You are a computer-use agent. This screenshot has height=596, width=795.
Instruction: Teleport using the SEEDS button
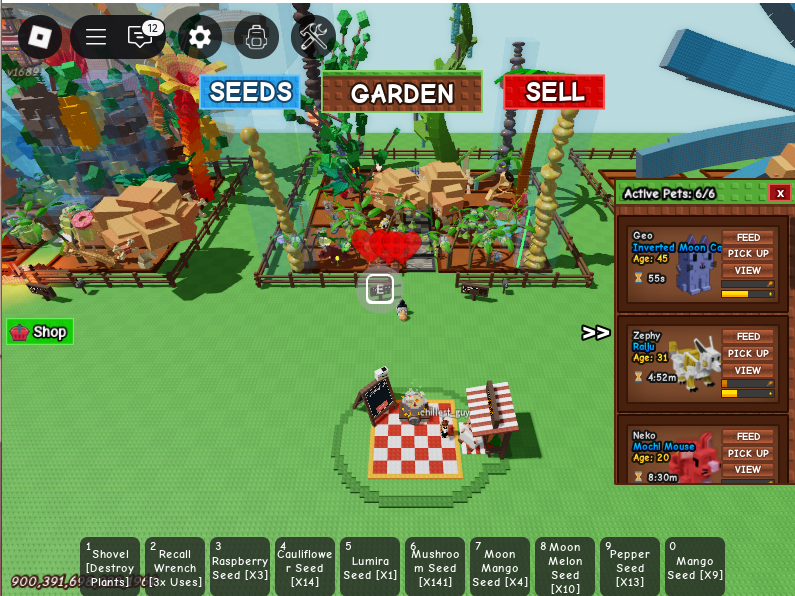tap(250, 92)
